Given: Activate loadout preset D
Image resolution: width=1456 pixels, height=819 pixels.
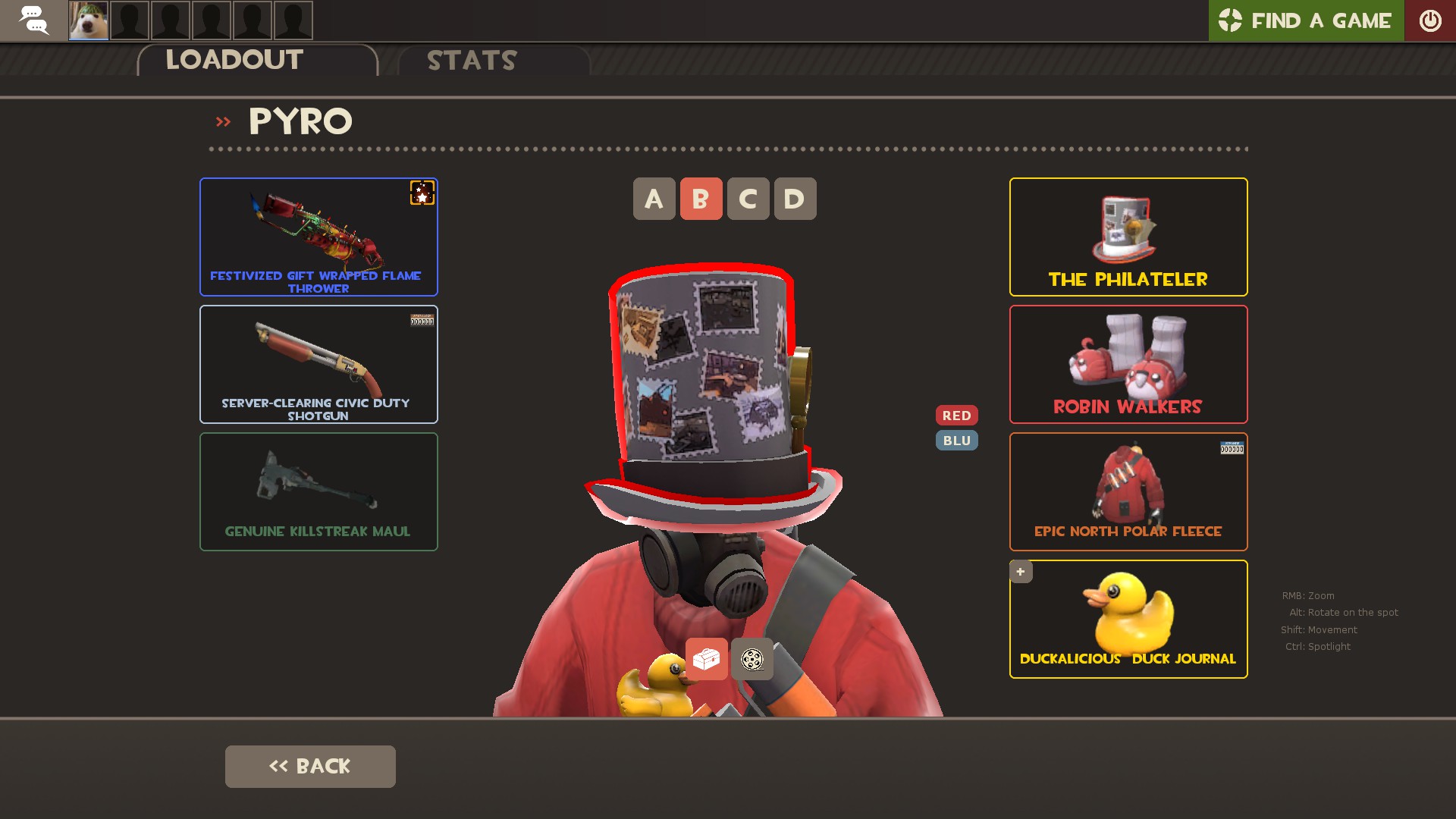Looking at the screenshot, I should pos(795,199).
